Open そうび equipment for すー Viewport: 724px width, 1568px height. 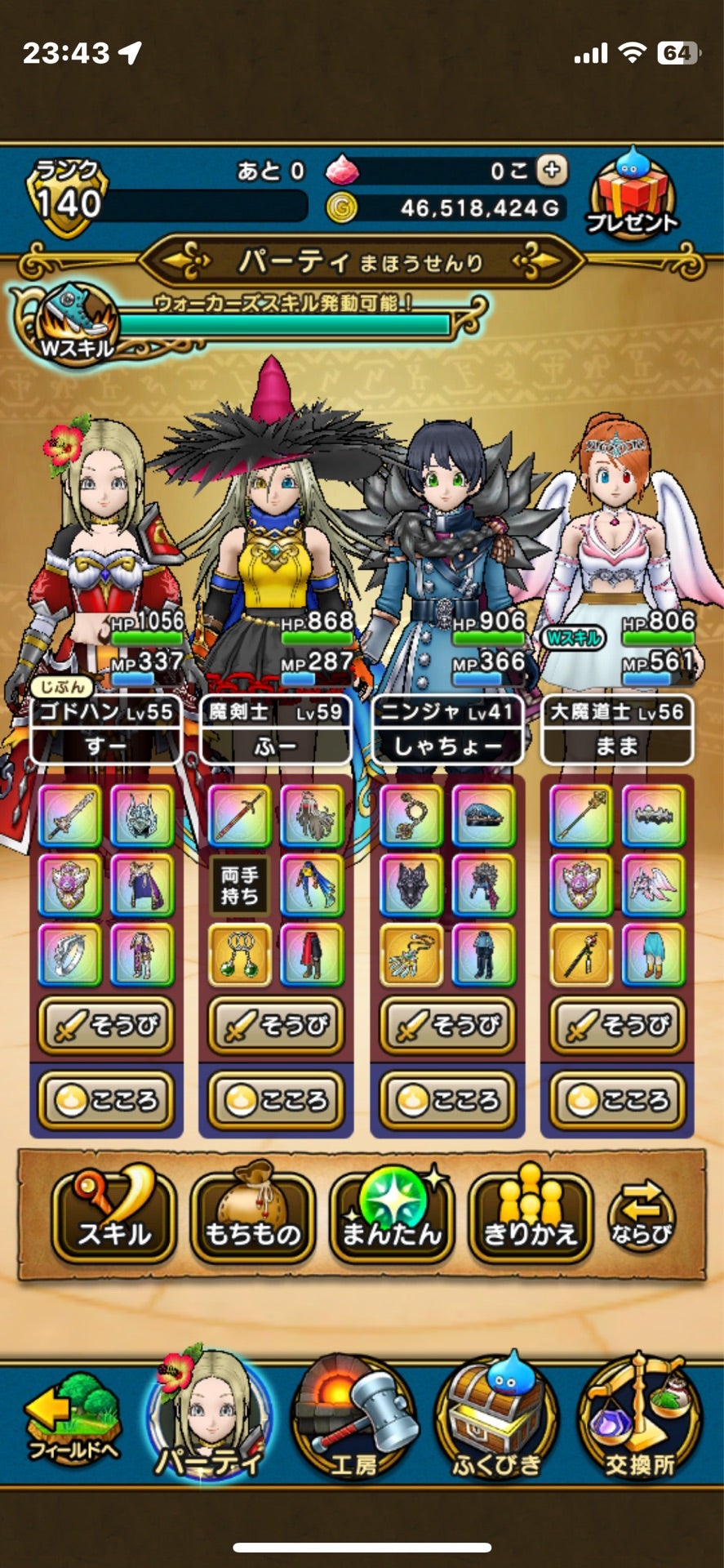point(105,1025)
